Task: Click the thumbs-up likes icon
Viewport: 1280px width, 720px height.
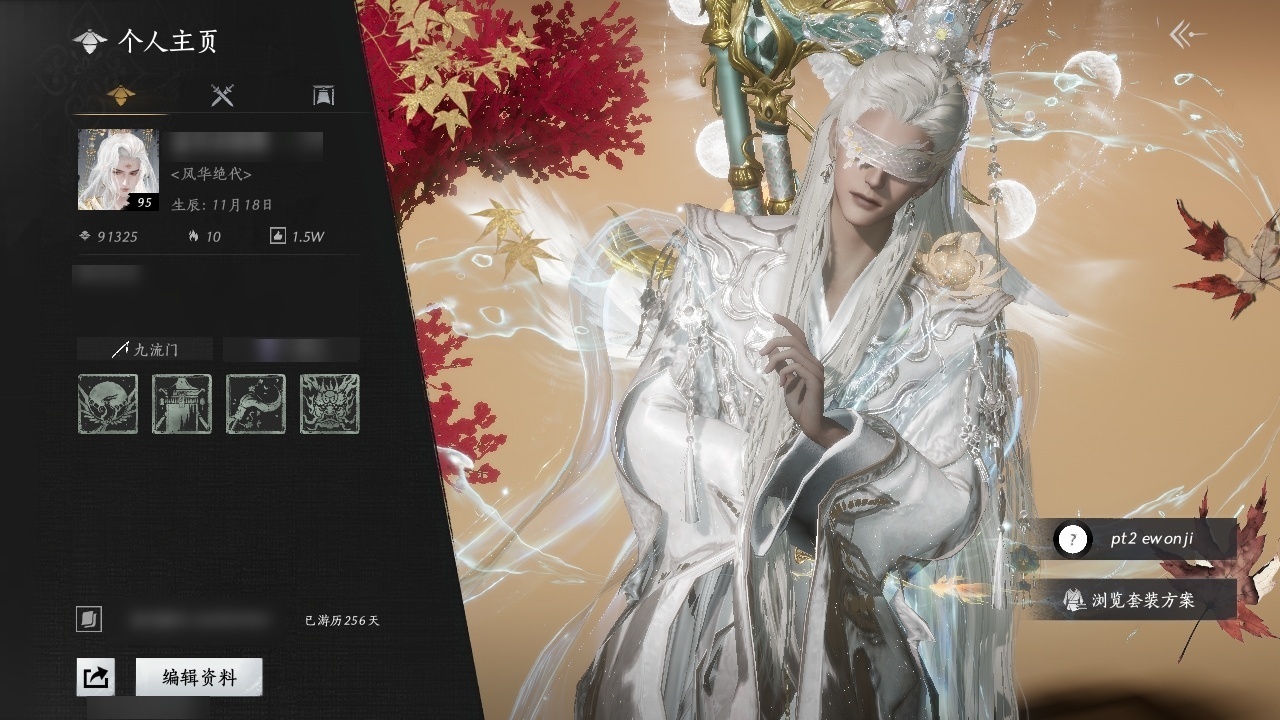Action: (278, 237)
